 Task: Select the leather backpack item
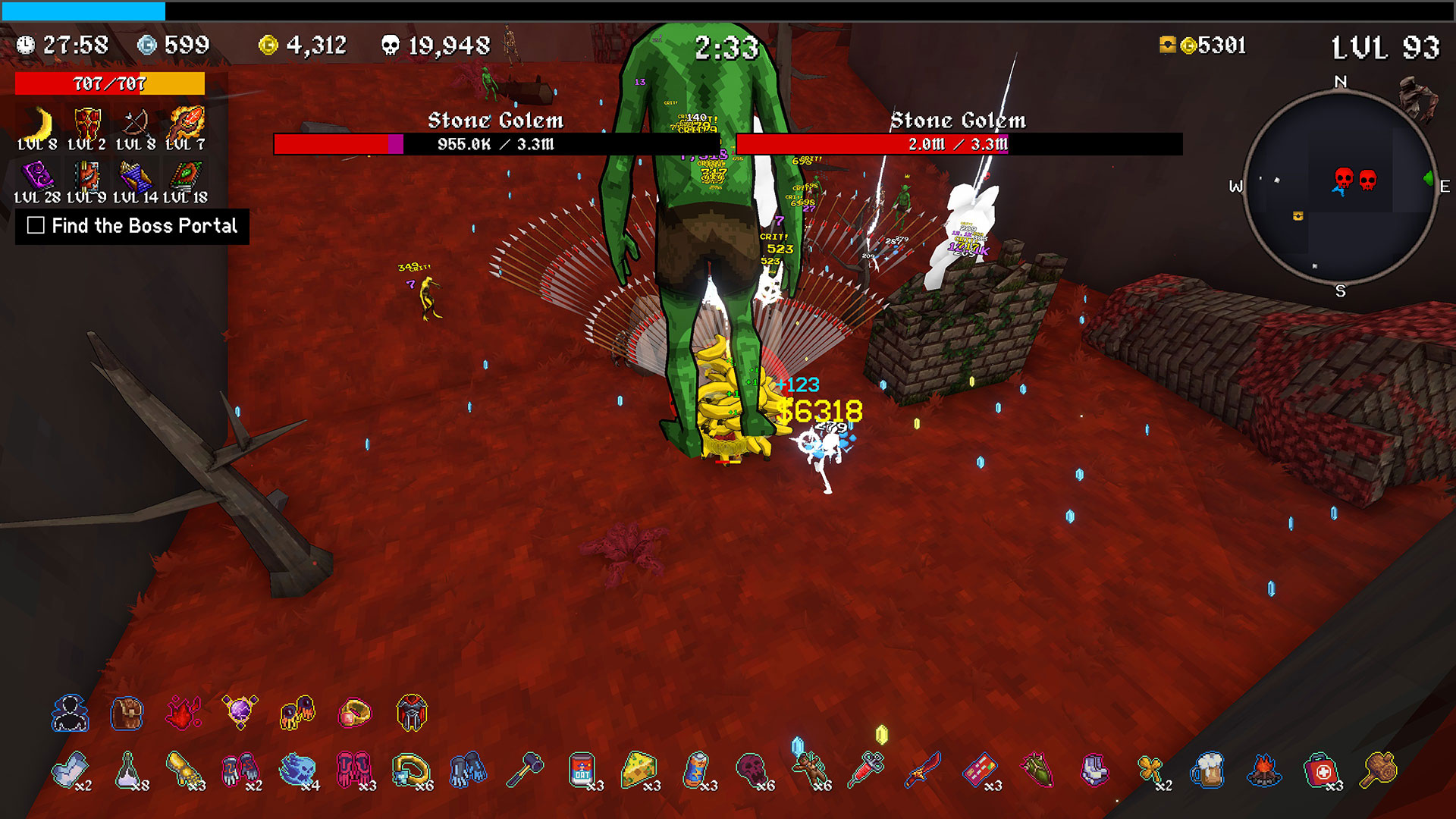pyautogui.click(x=127, y=714)
